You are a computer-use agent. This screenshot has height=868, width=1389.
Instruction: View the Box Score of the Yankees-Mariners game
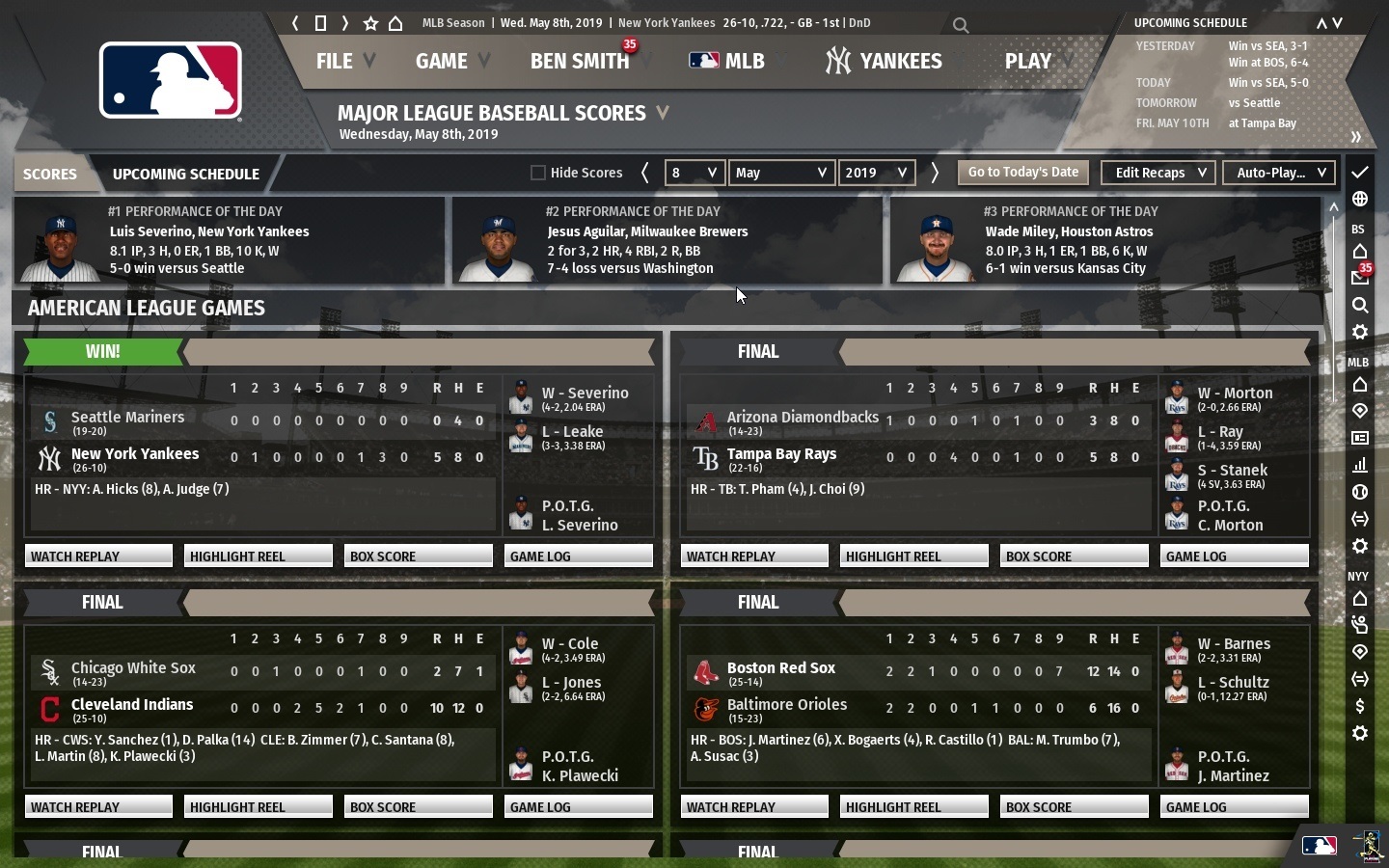tap(418, 556)
